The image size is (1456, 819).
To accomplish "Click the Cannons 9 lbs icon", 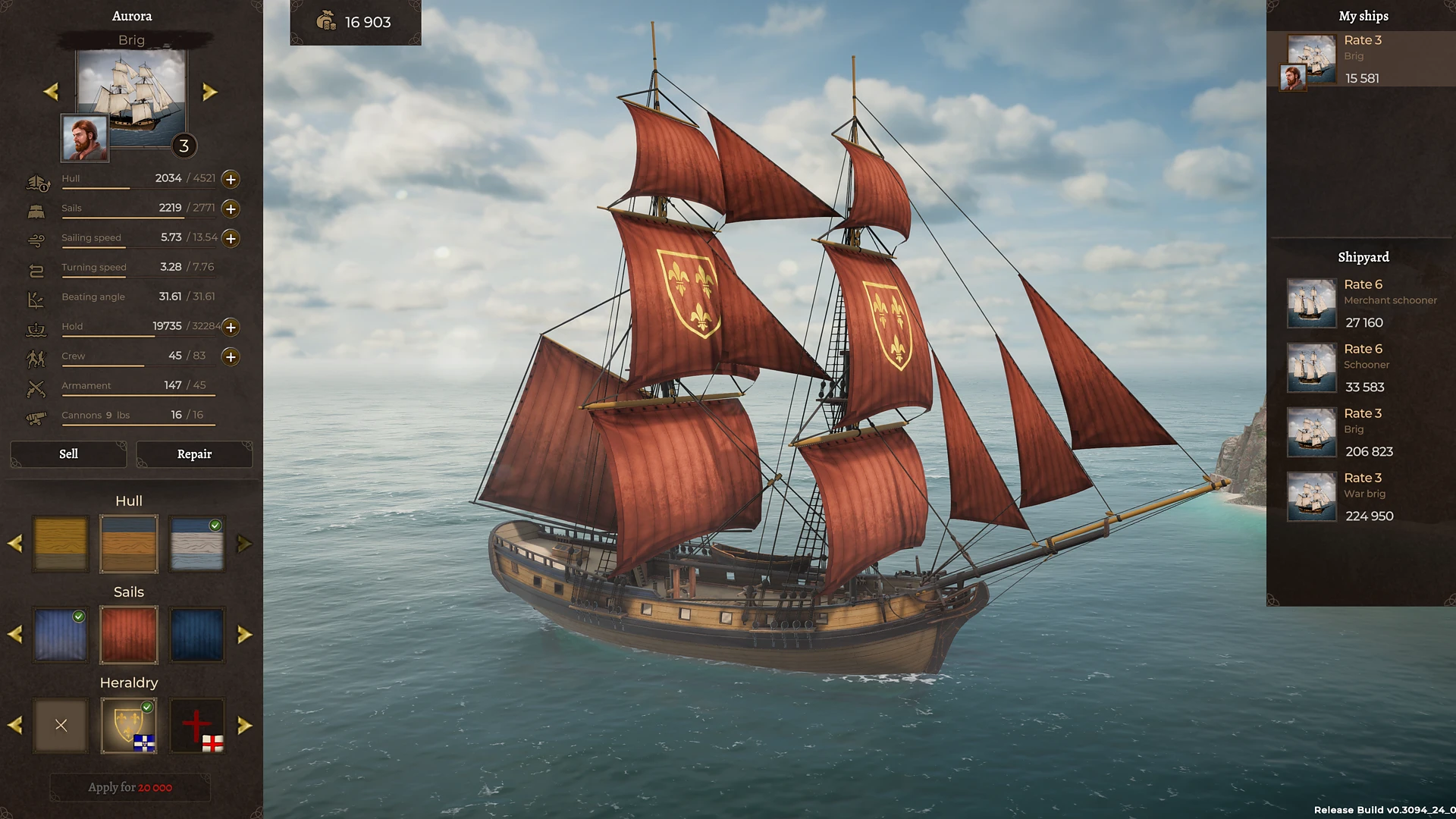I will coord(36,416).
